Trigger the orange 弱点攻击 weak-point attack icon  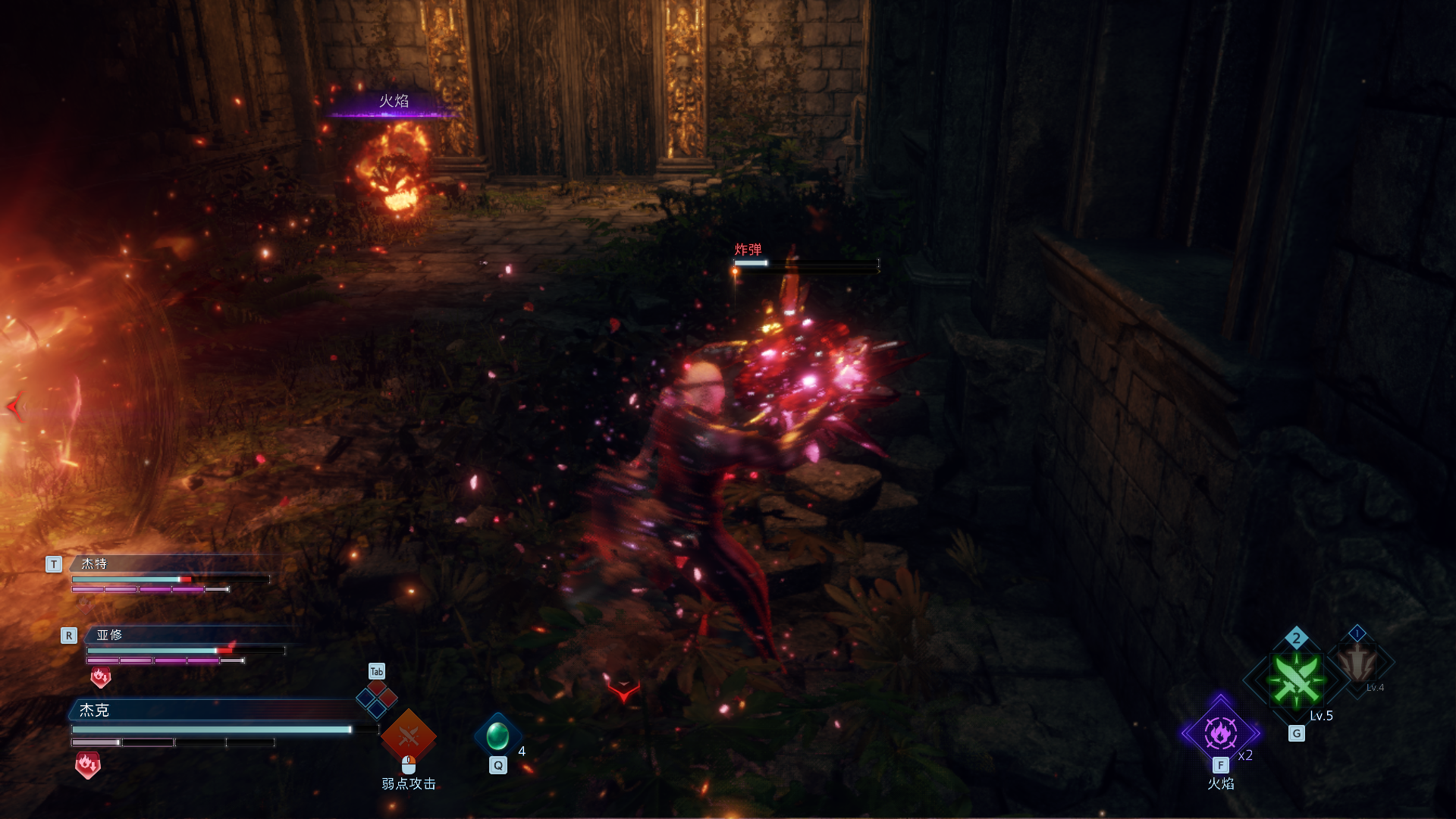pos(408,736)
